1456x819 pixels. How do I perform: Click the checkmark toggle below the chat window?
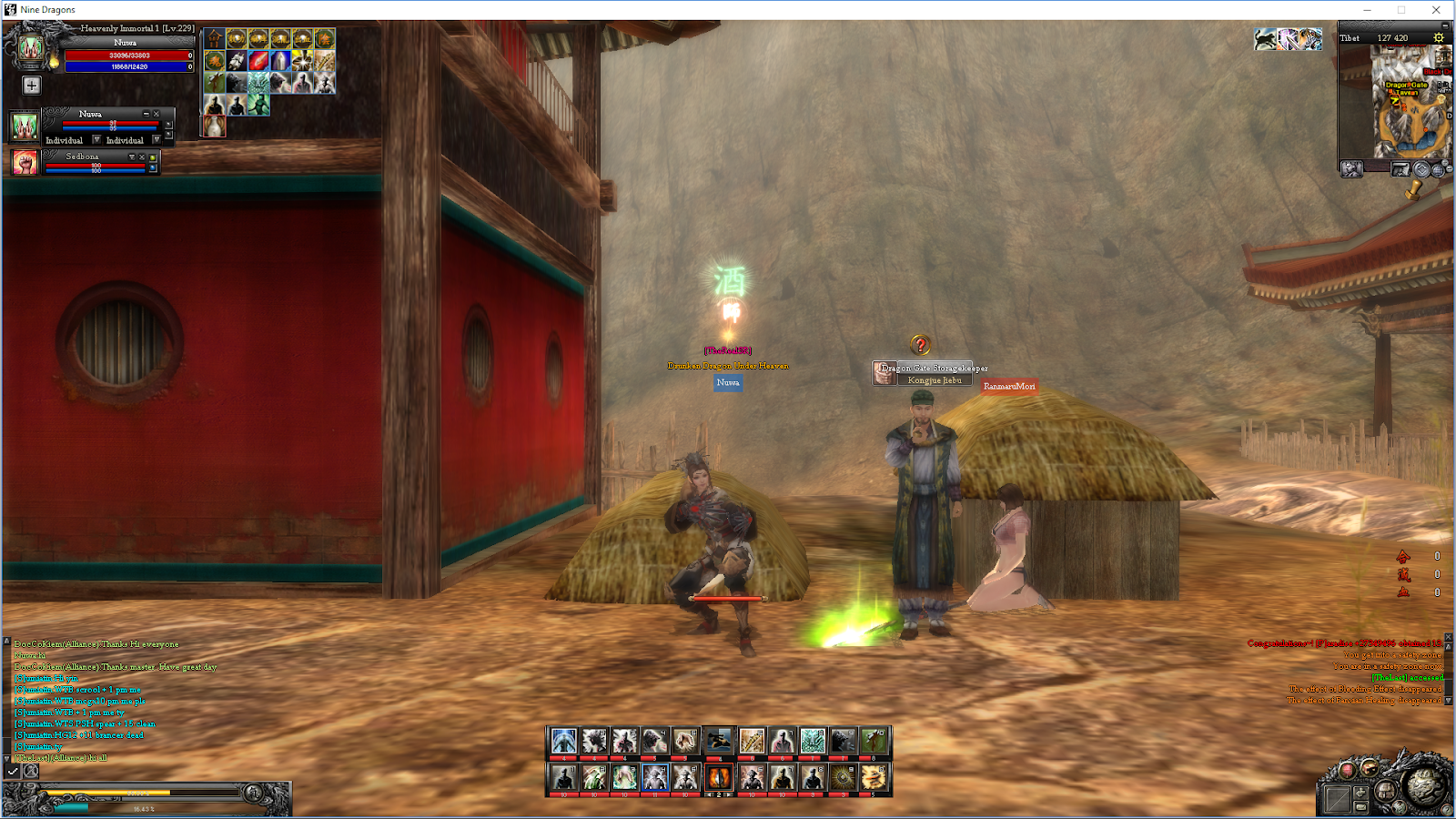(13, 772)
